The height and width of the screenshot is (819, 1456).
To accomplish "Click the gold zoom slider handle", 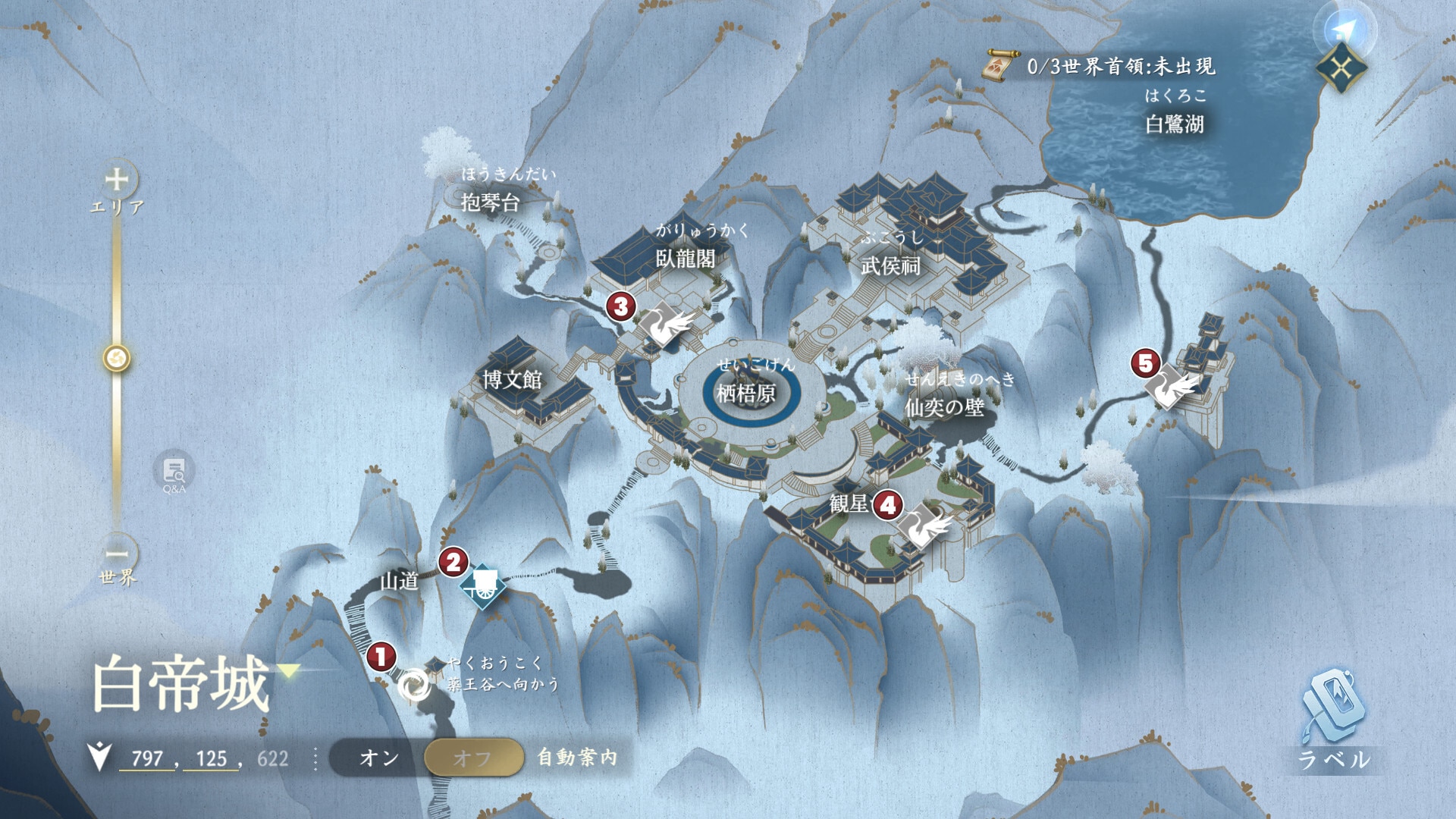I will 117,358.
